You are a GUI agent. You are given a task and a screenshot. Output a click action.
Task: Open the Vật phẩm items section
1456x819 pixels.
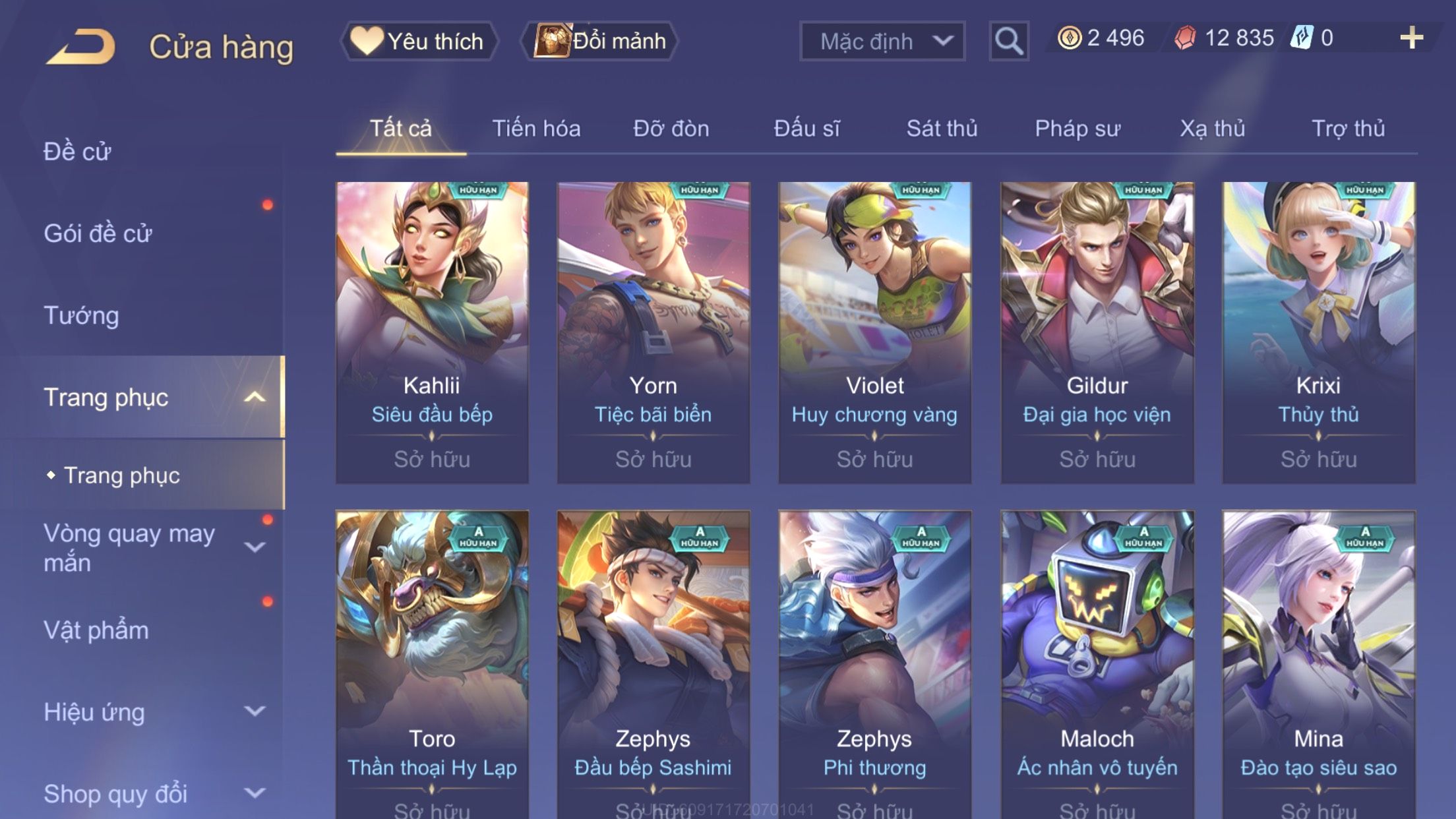96,630
